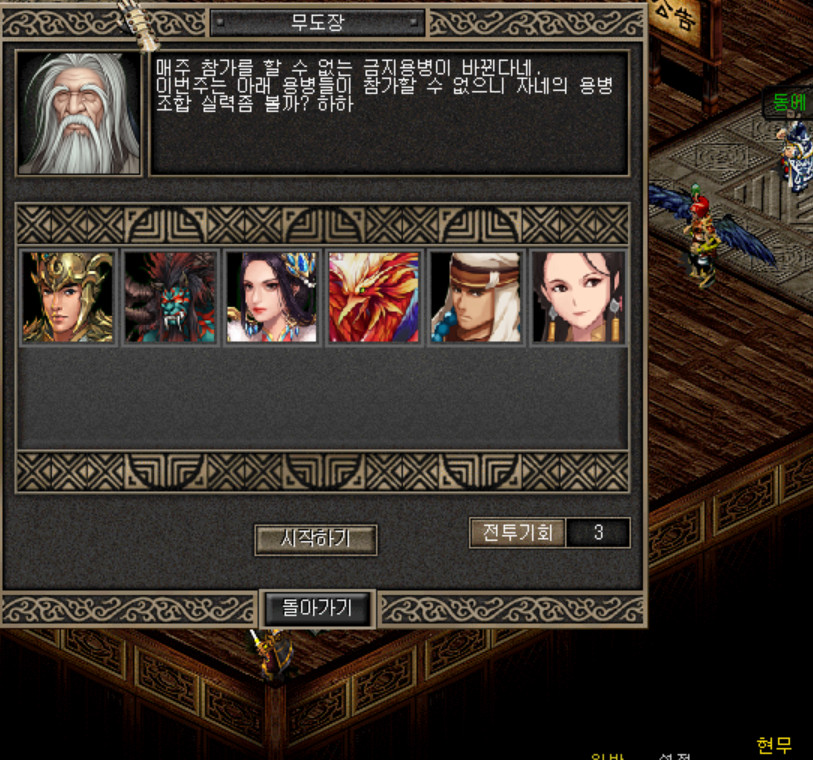This screenshot has height=760, width=813.
Task: Click the 시작하기 start button
Action: pyautogui.click(x=315, y=539)
